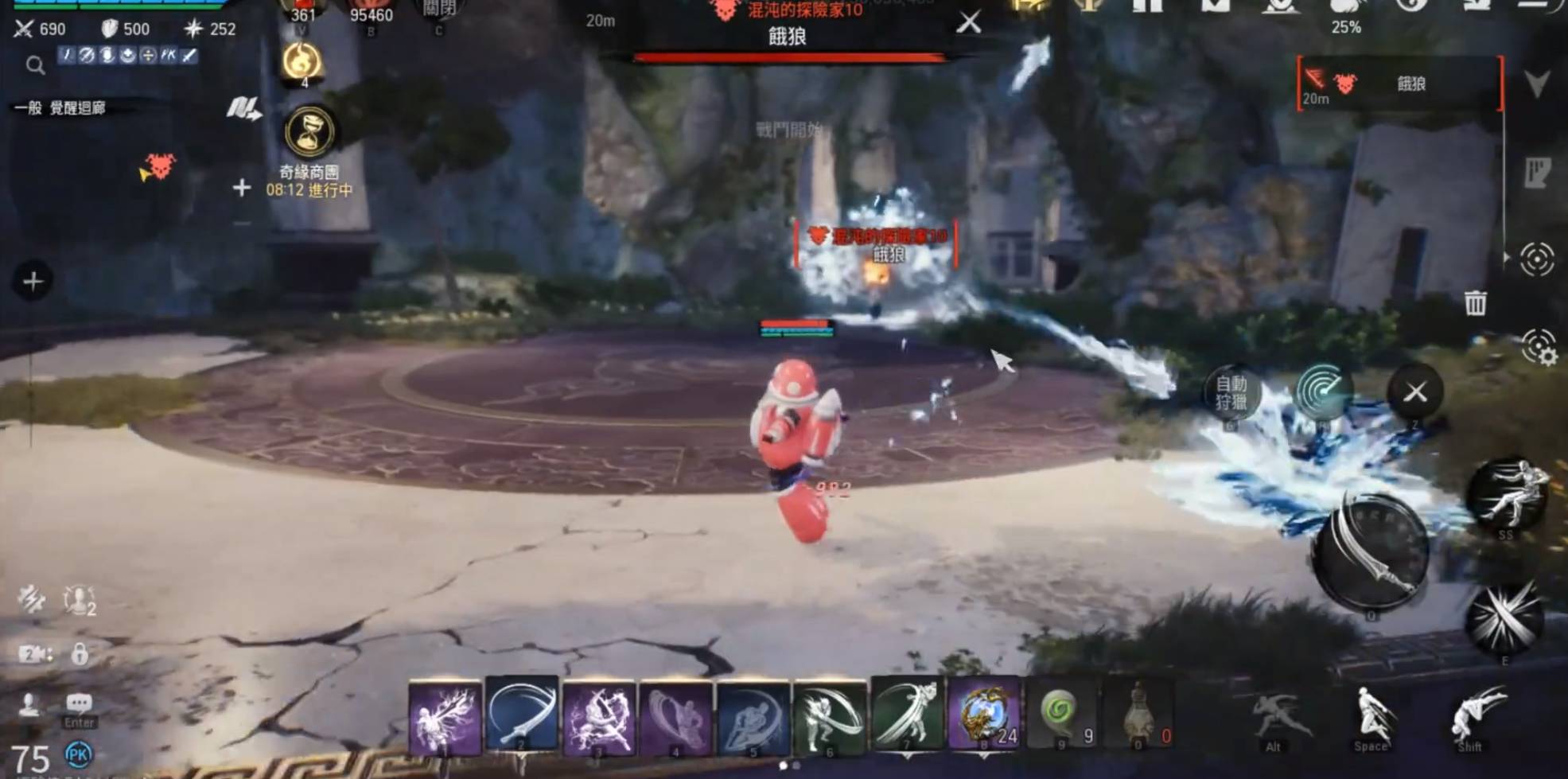Activate the teal radar scan button
The height and width of the screenshot is (779, 1568).
click(1323, 391)
